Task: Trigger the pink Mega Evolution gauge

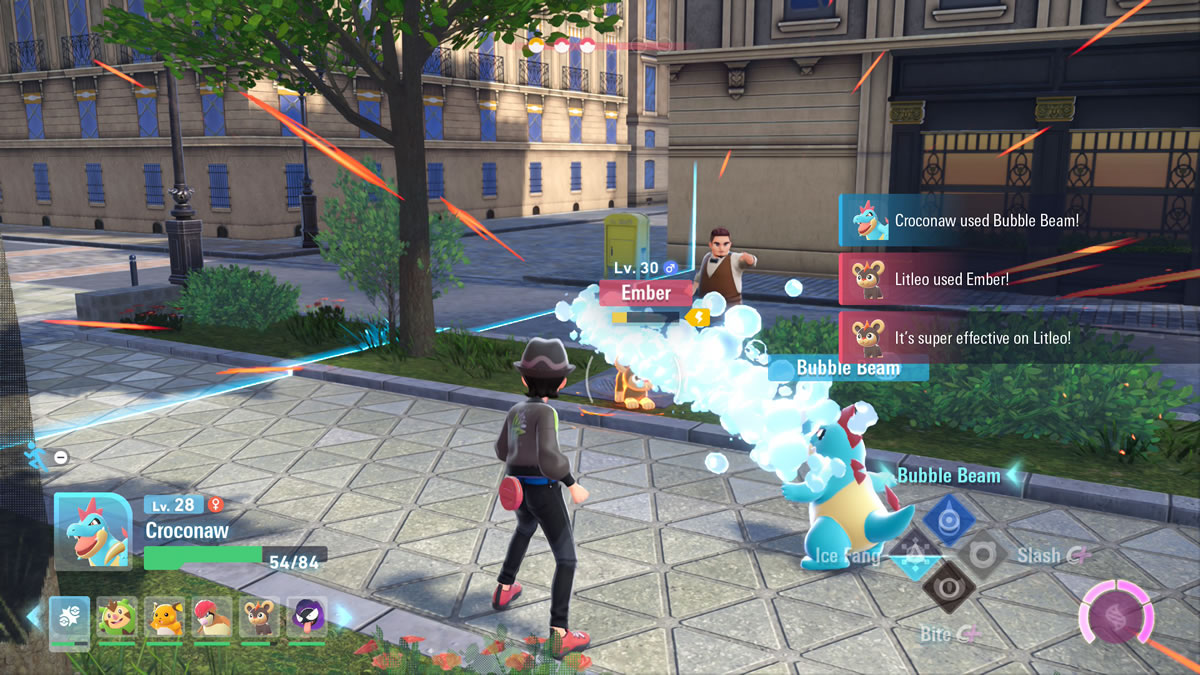Action: (1115, 611)
